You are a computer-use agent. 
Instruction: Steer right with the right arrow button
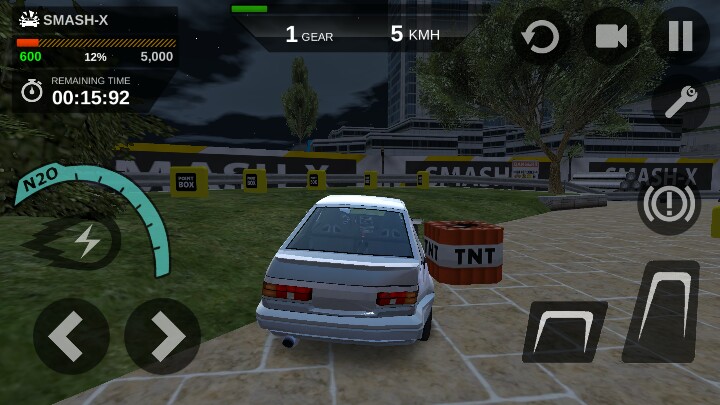[x=162, y=336]
